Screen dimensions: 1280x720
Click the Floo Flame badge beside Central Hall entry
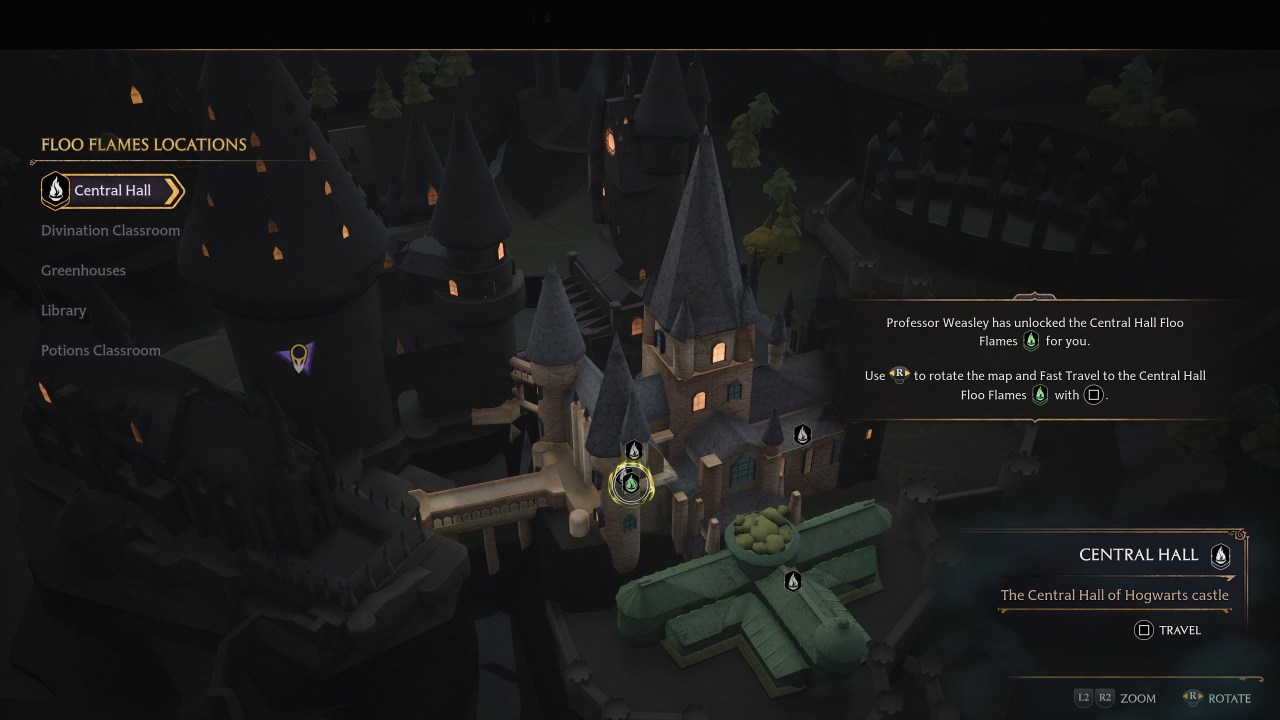coord(55,190)
